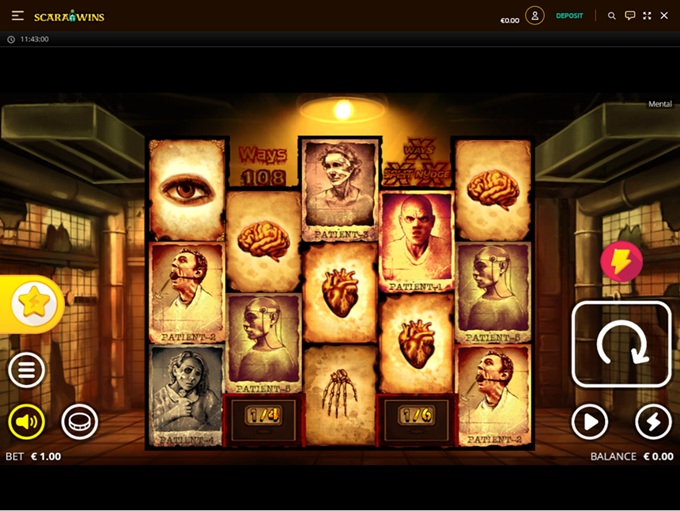Start autoplay with the play triangle button
This screenshot has width=680, height=511.
[x=590, y=422]
